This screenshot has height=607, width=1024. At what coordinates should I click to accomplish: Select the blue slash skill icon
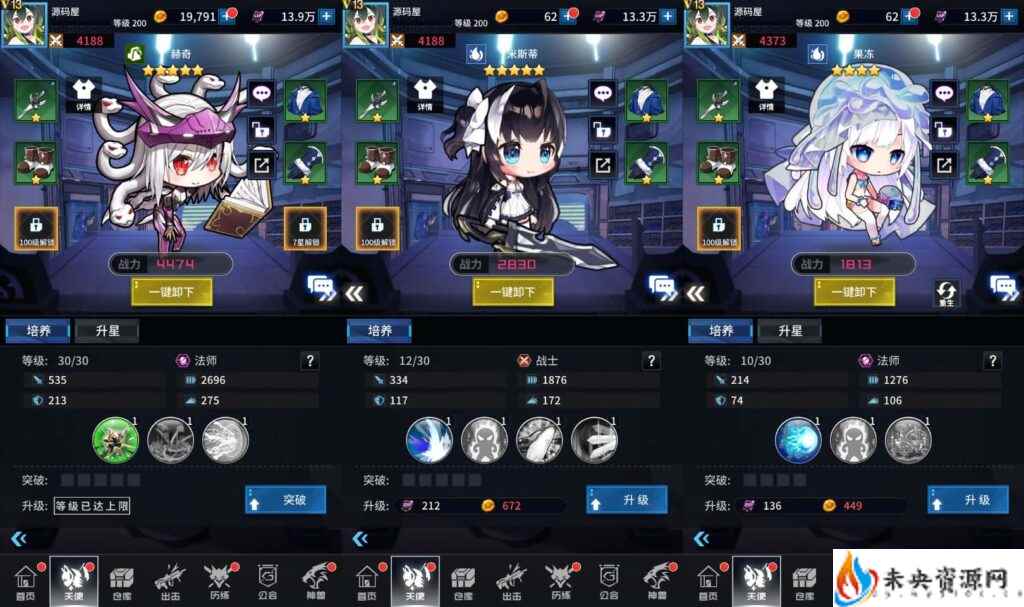coord(429,439)
